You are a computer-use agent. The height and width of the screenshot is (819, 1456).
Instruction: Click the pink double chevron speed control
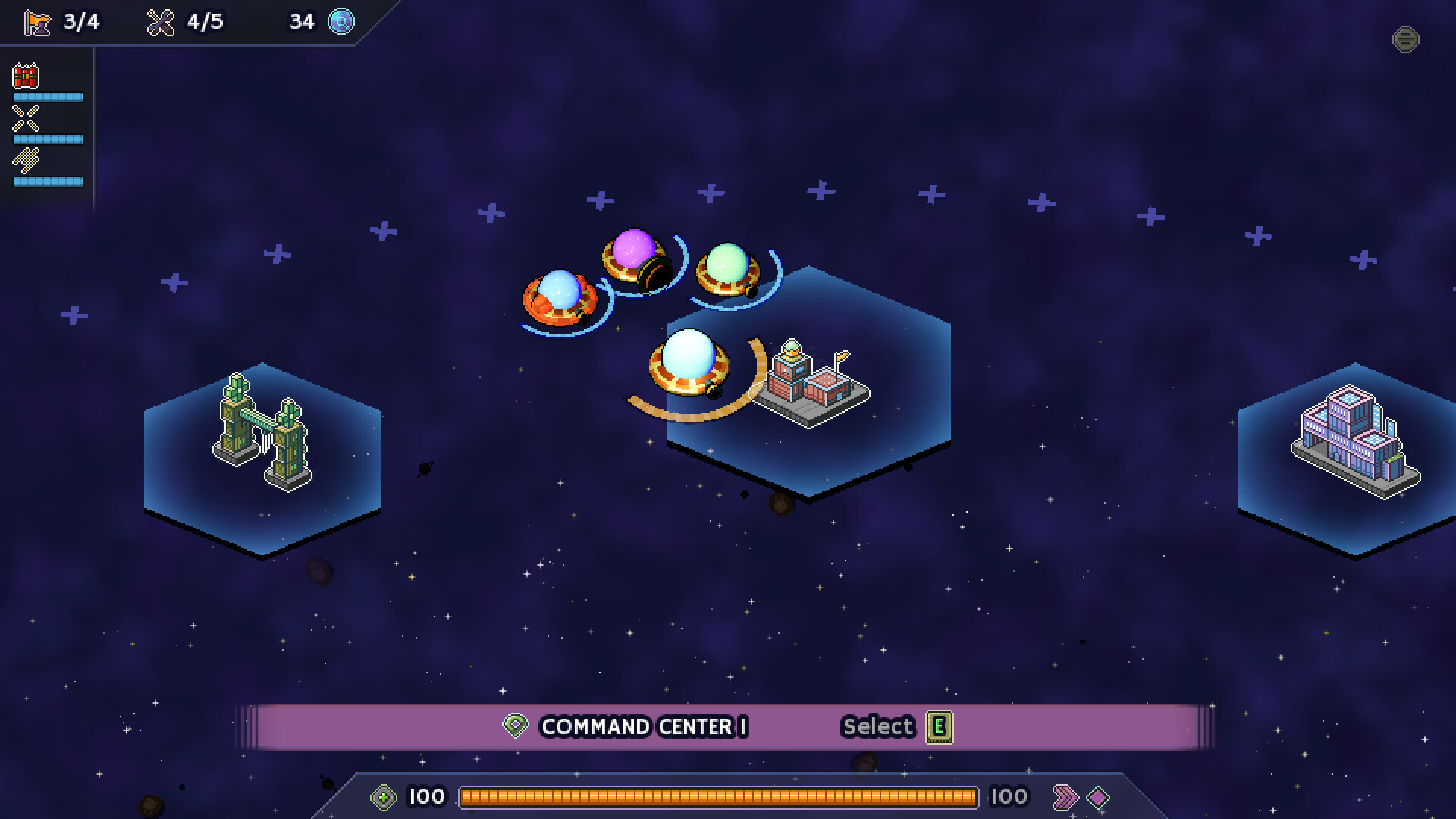point(1066,796)
